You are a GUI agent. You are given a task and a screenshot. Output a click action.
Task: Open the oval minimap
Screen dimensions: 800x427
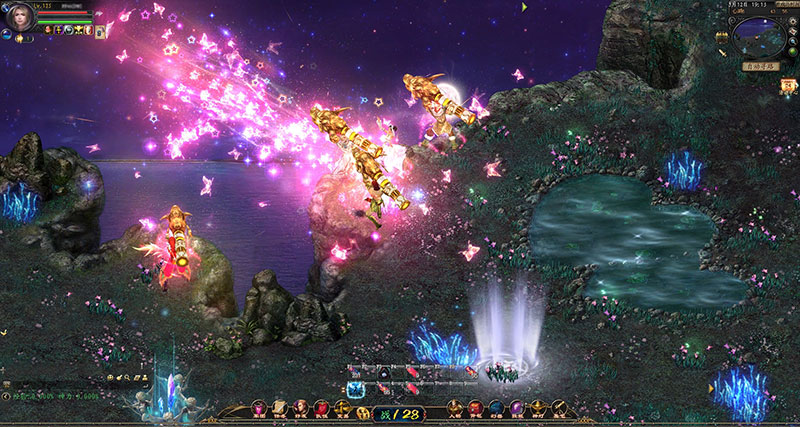(x=758, y=38)
